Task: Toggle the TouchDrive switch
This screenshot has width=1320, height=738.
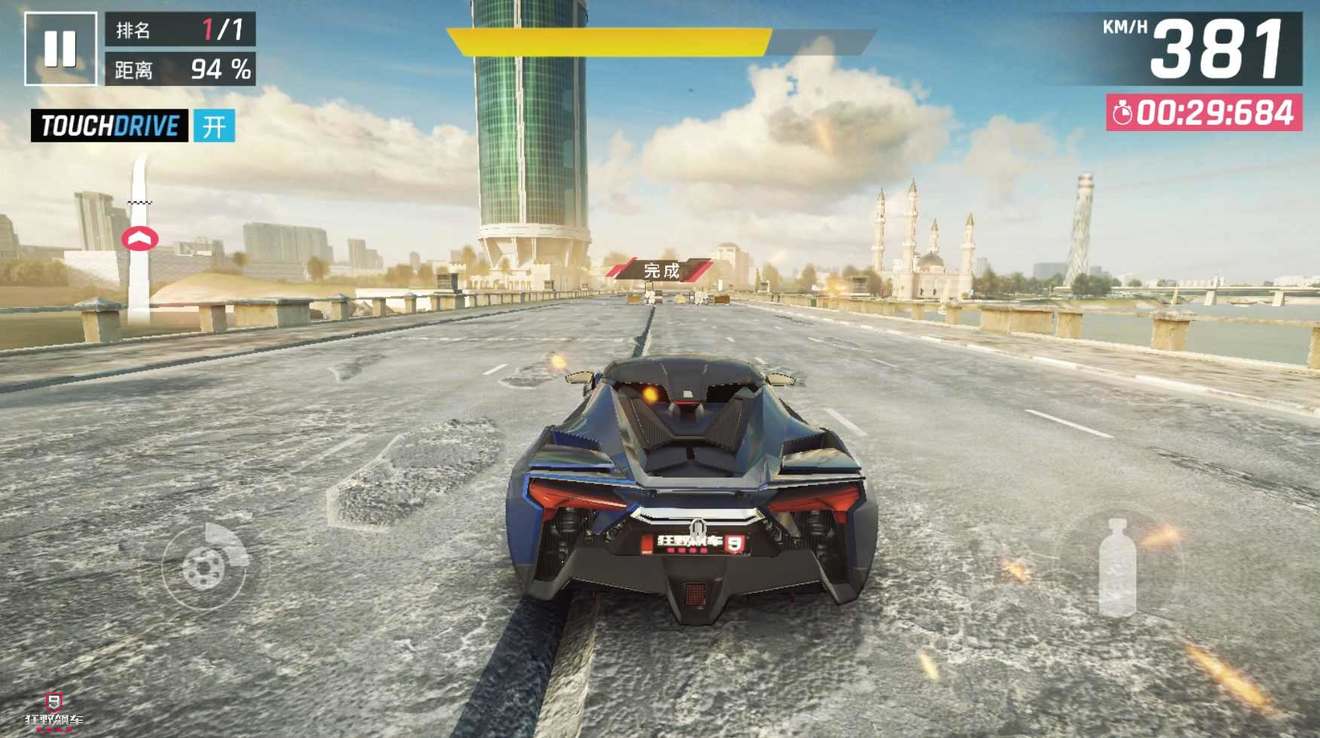Action: pos(214,126)
